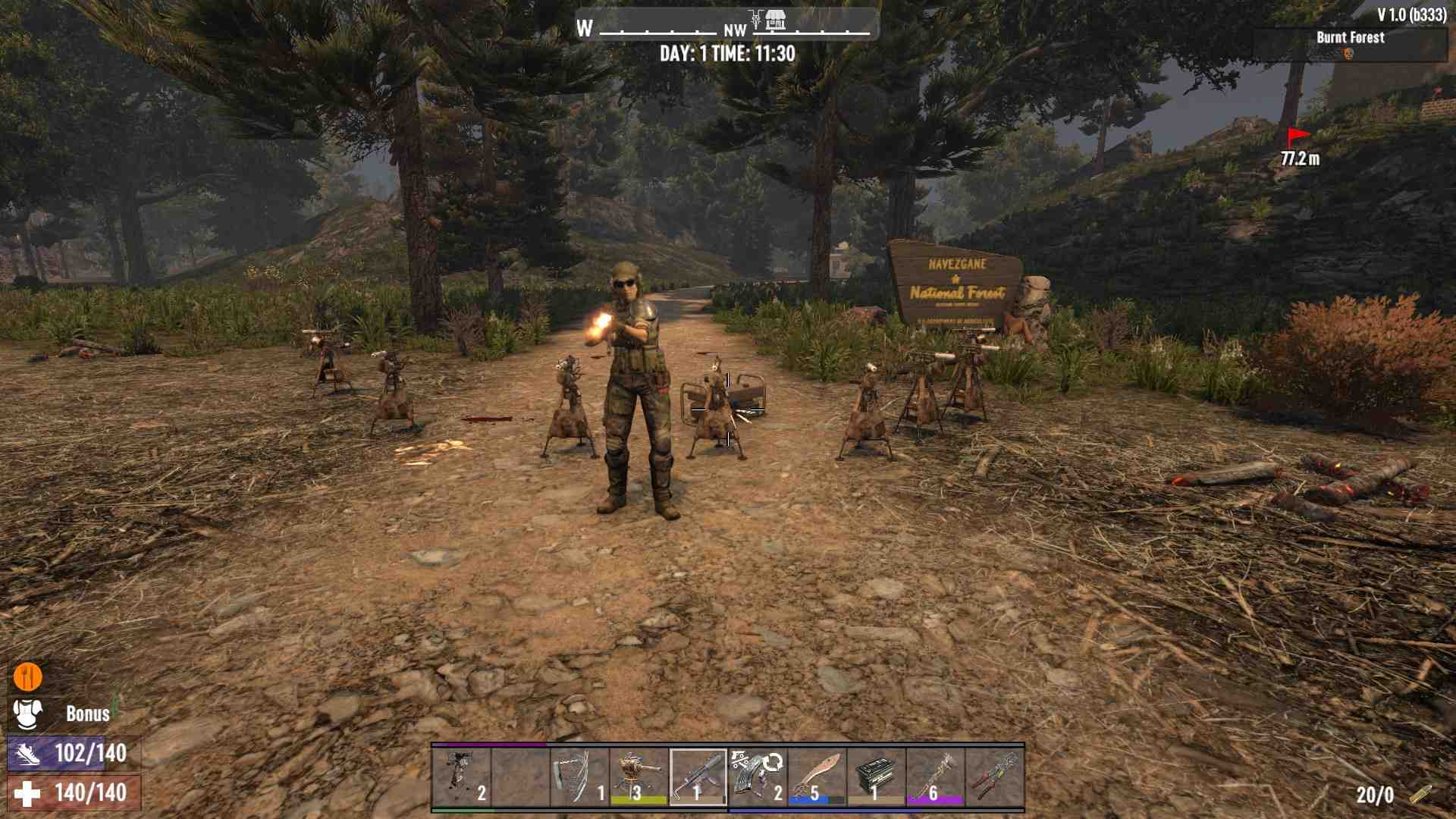Click the skull icon on the minimap
This screenshot has width=1456, height=819.
coord(1348,55)
